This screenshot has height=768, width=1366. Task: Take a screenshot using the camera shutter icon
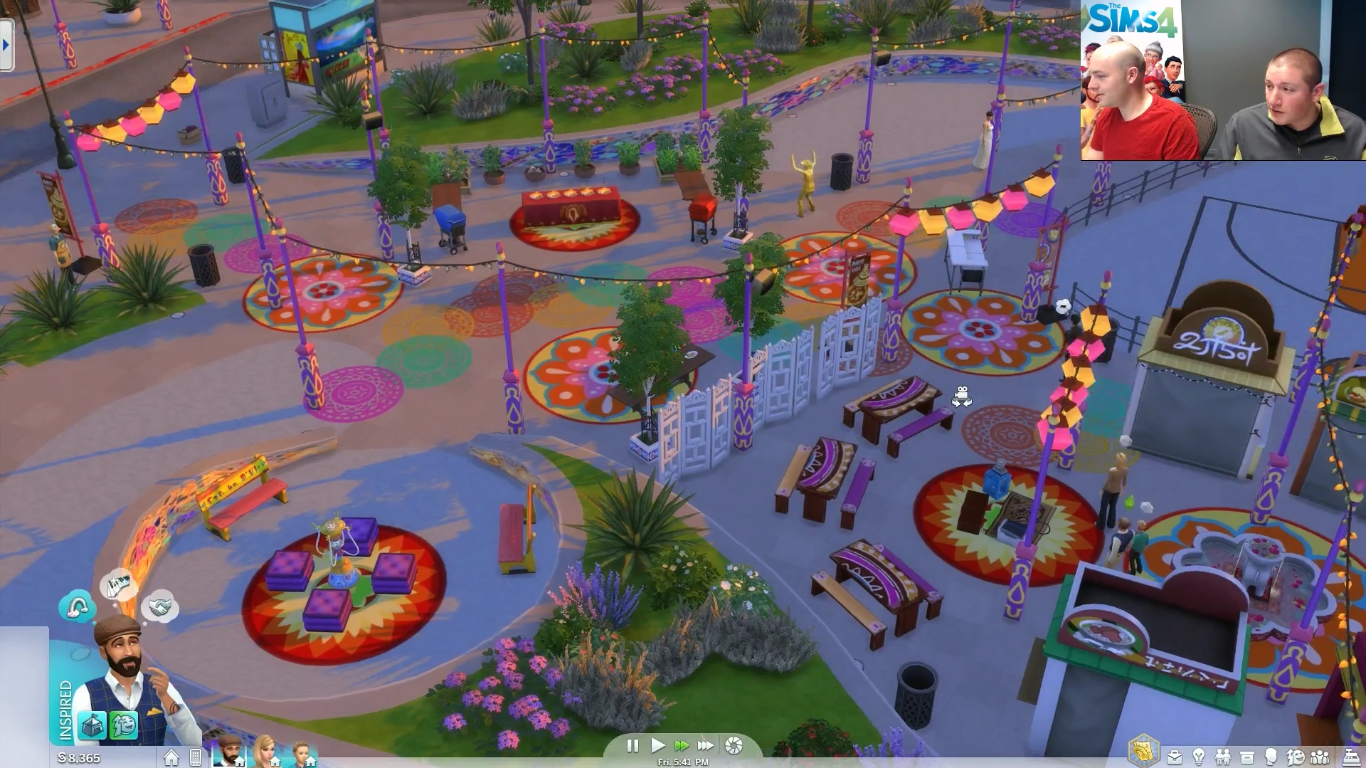tap(736, 745)
